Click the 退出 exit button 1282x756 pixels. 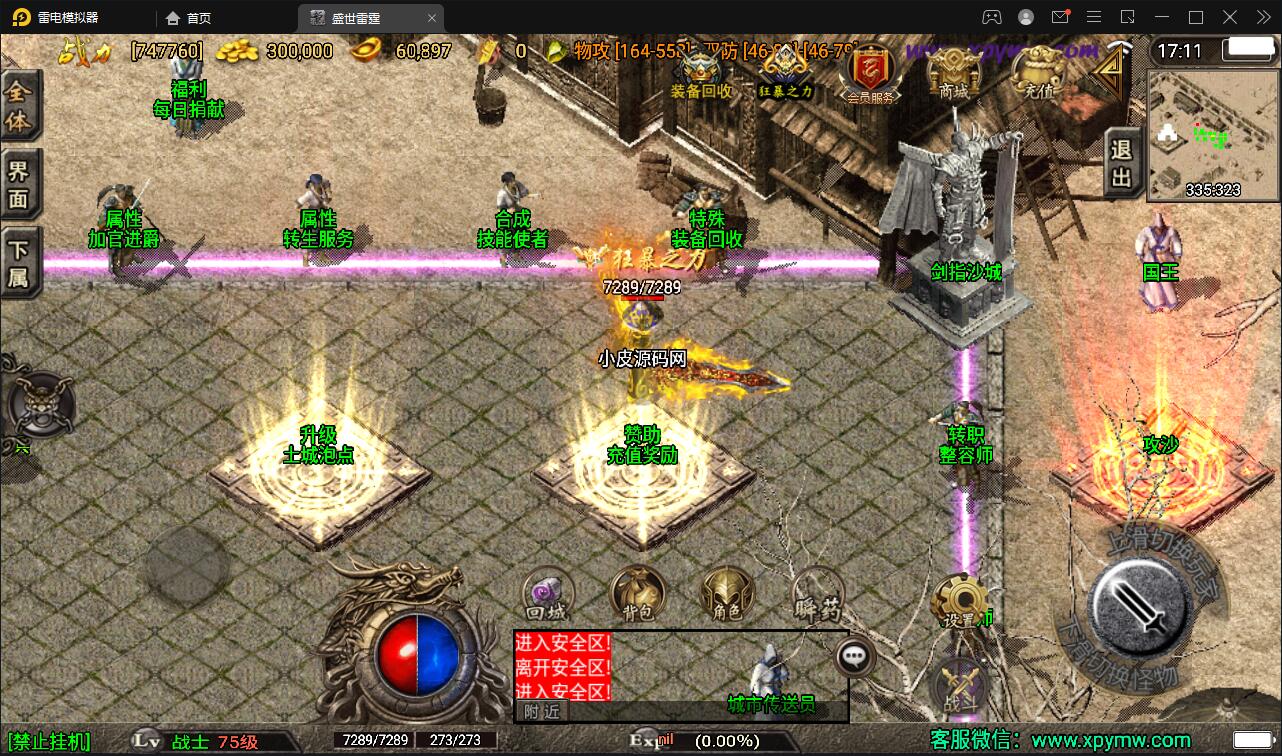point(1122,163)
